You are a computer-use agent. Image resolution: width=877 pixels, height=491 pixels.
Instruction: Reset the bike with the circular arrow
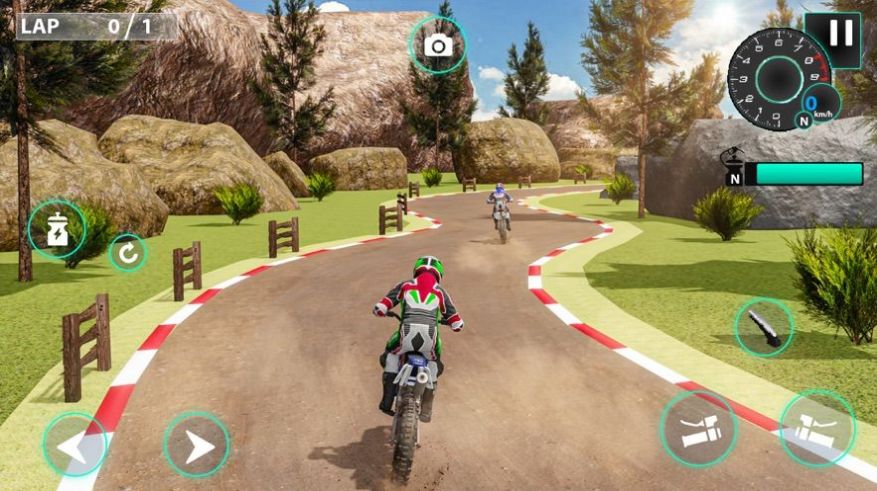click(x=127, y=252)
